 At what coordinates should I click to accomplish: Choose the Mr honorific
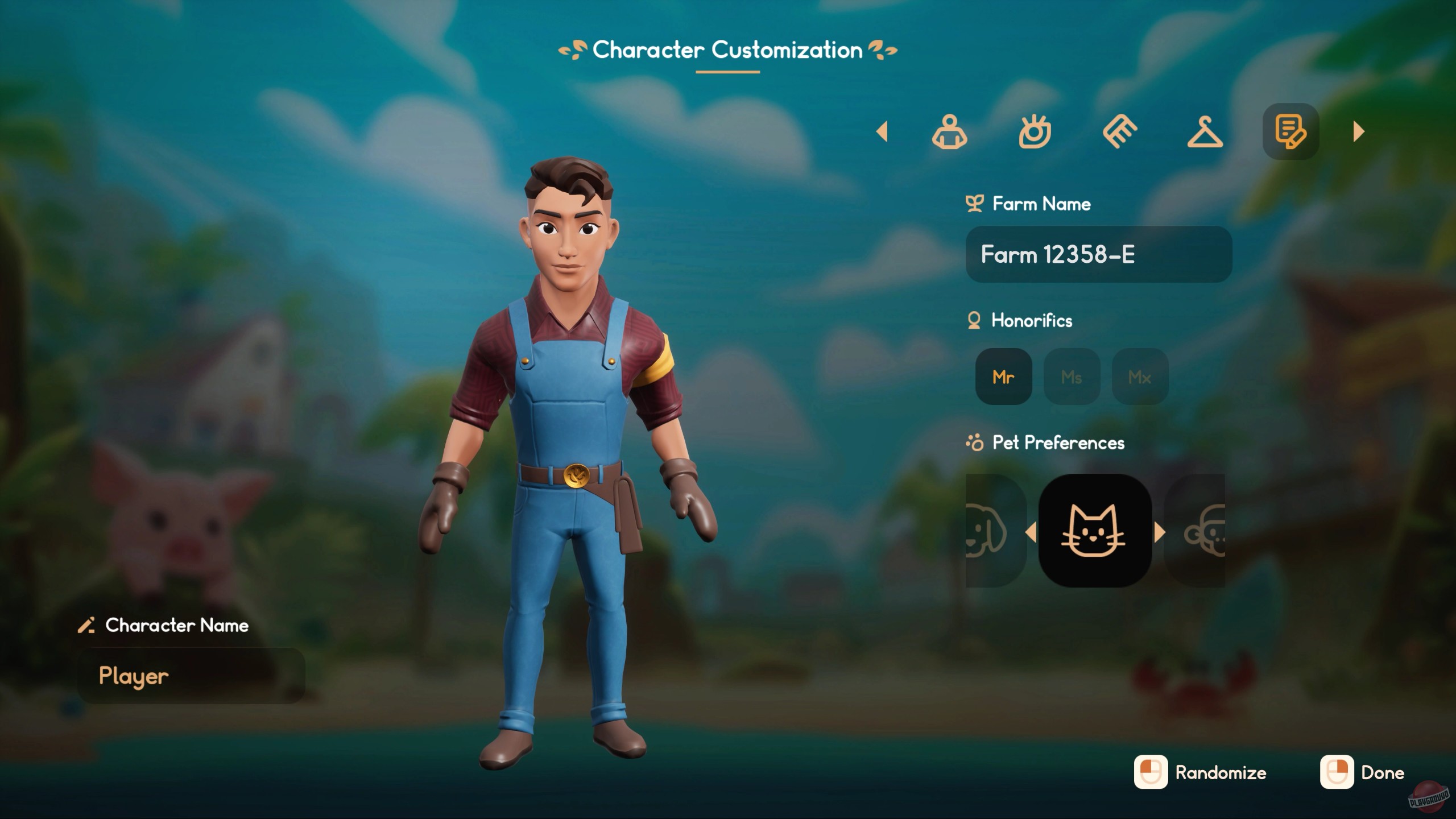[1003, 377]
